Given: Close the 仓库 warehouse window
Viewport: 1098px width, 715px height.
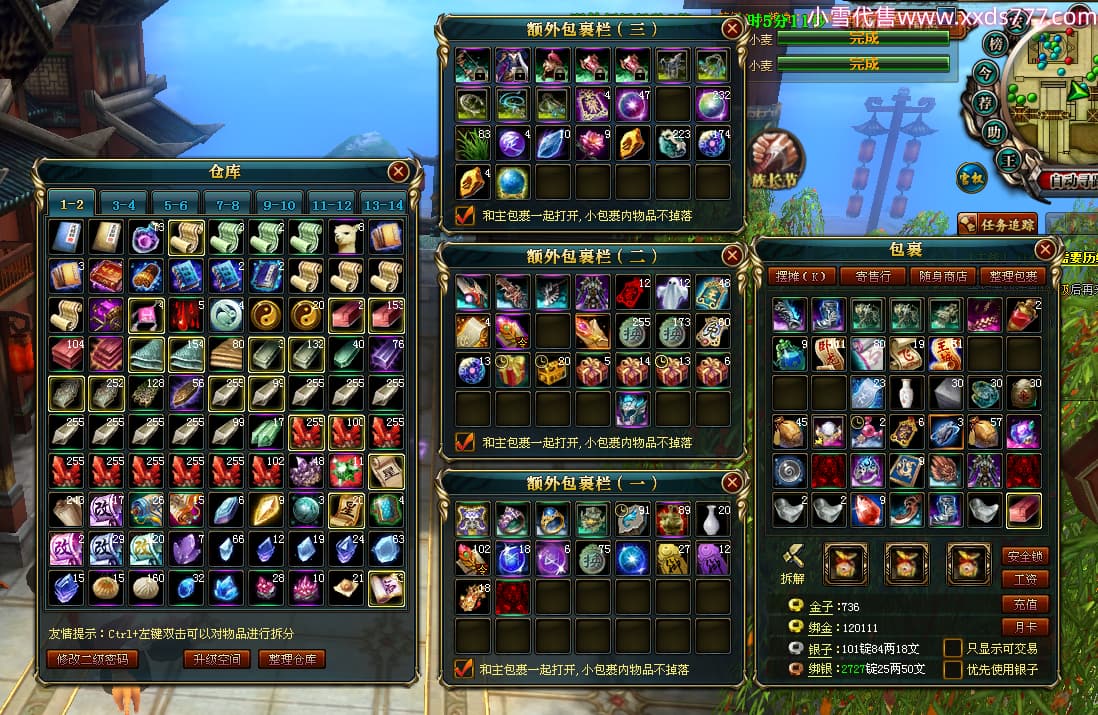Looking at the screenshot, I should tap(398, 171).
